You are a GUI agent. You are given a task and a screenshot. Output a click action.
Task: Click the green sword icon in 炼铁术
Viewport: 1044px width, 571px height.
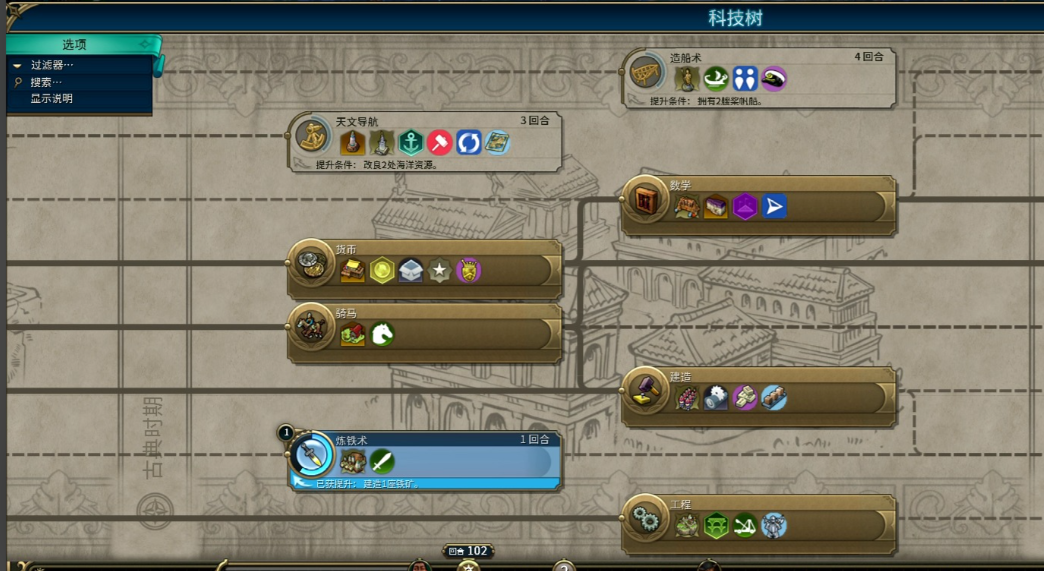pos(382,461)
